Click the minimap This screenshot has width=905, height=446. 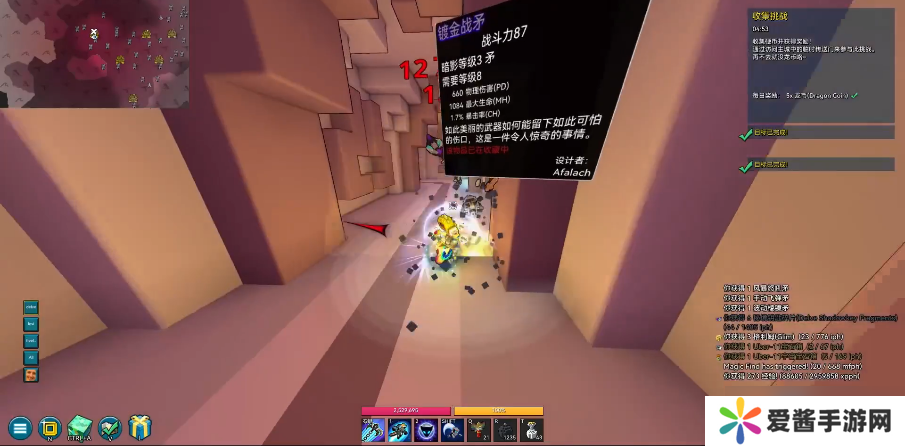94,53
